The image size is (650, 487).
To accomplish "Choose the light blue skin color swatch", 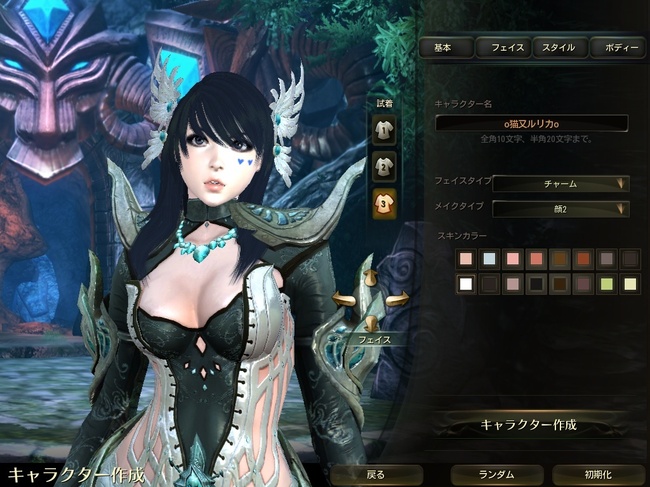I will 489,259.
